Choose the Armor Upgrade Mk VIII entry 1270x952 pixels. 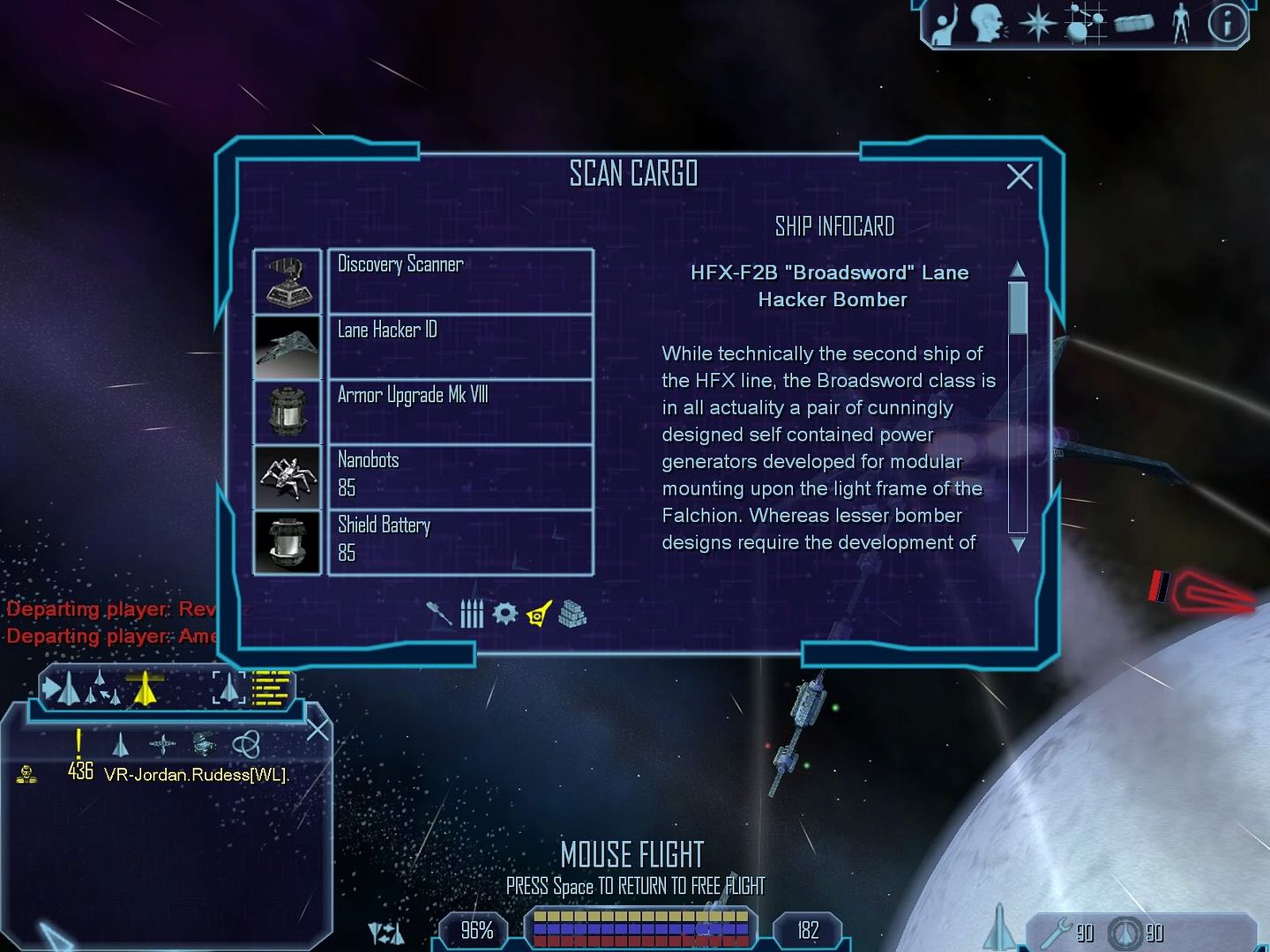pyautogui.click(x=459, y=412)
